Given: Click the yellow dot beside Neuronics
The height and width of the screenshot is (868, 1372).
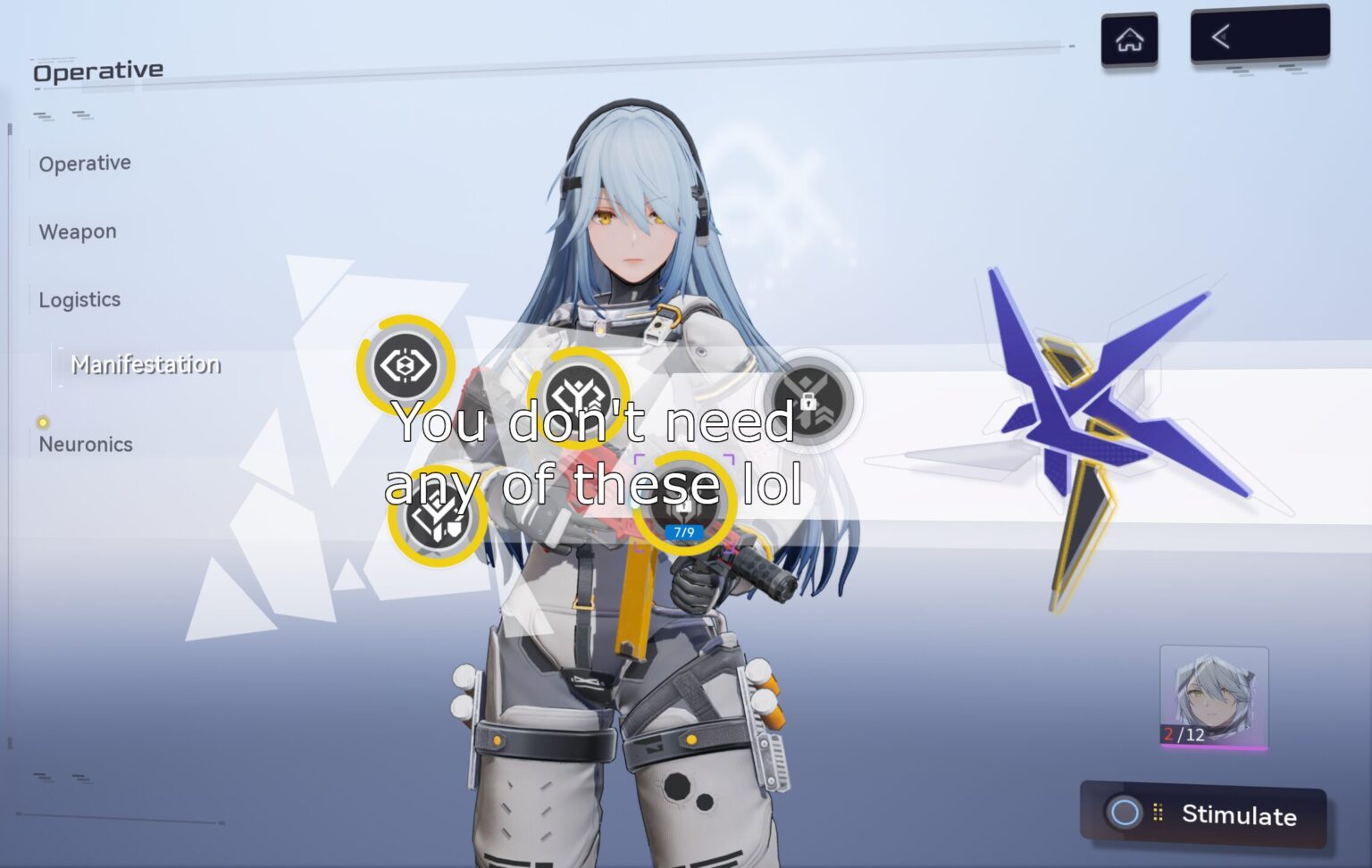Looking at the screenshot, I should (42, 420).
